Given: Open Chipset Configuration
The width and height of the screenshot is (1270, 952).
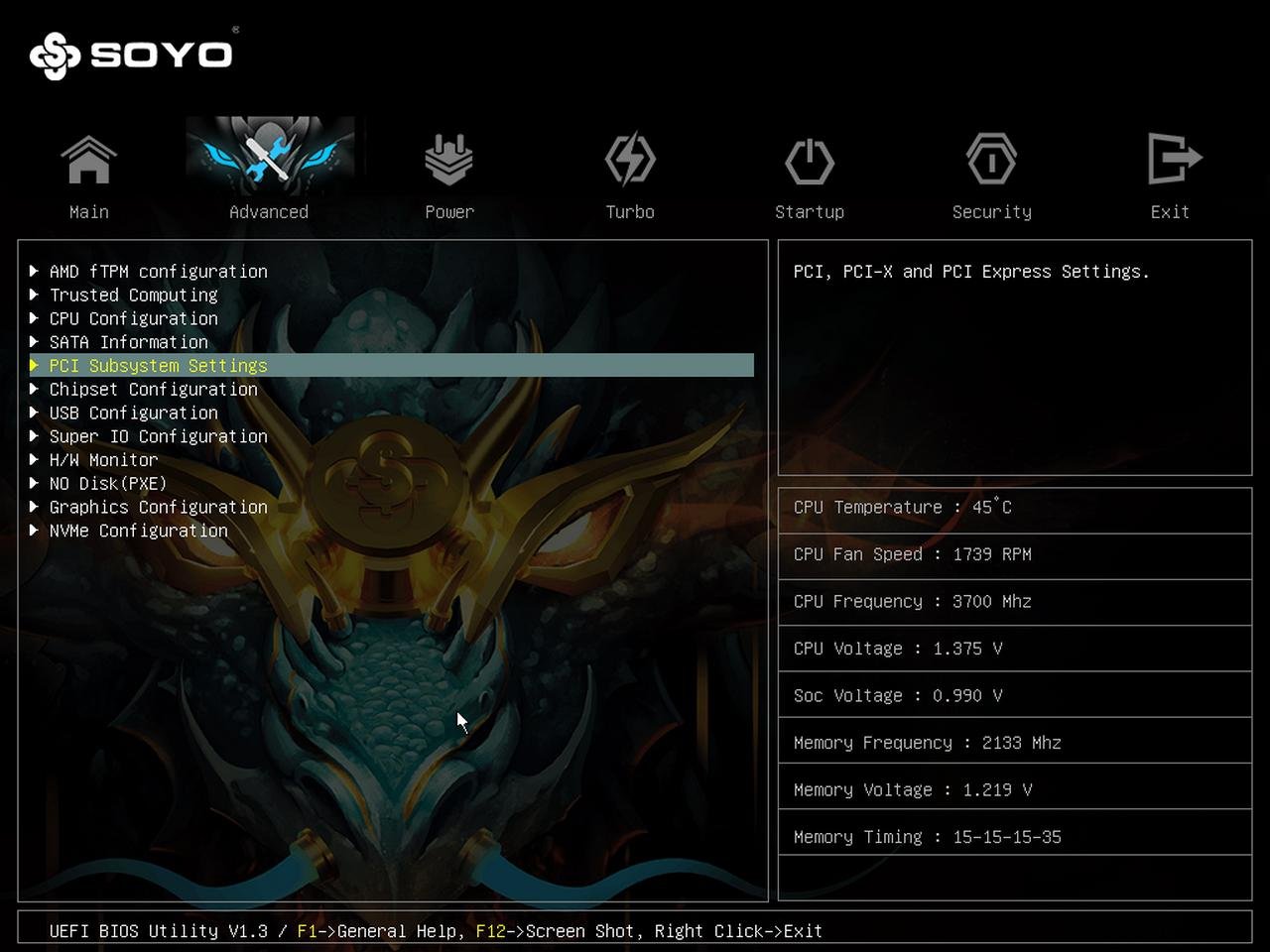Looking at the screenshot, I should 153,389.
